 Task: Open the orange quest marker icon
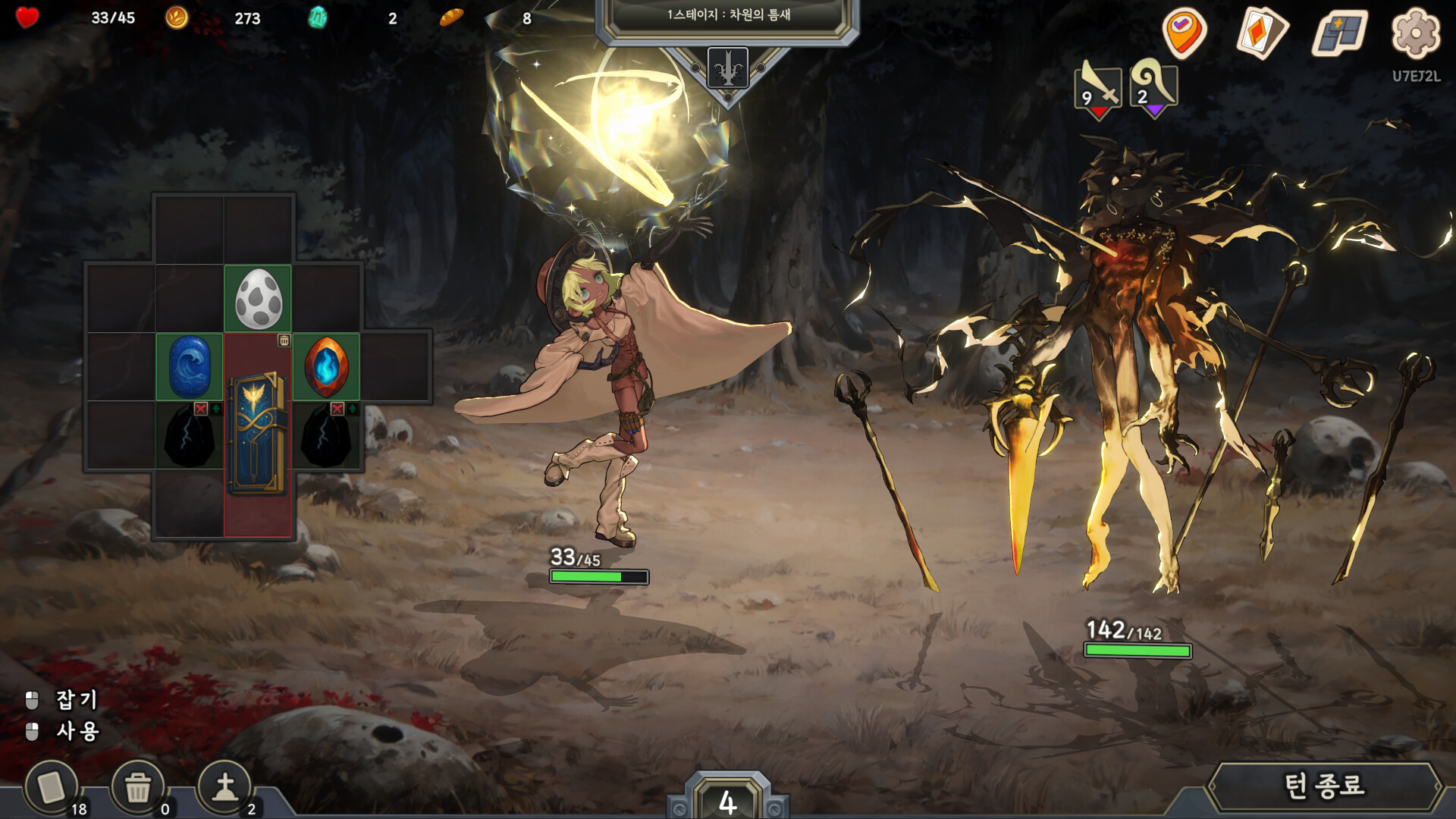point(1184,33)
